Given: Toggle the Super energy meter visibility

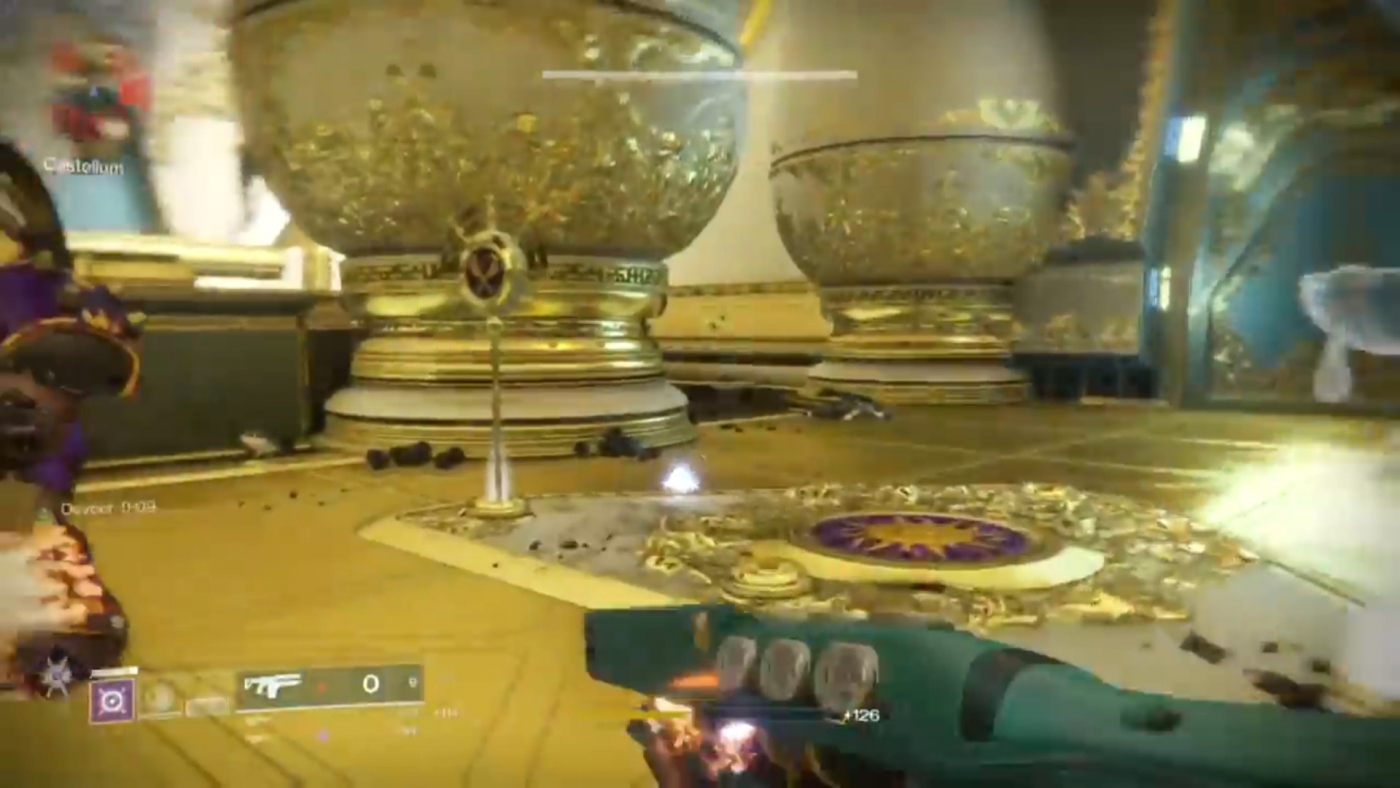Looking at the screenshot, I should tap(114, 669).
